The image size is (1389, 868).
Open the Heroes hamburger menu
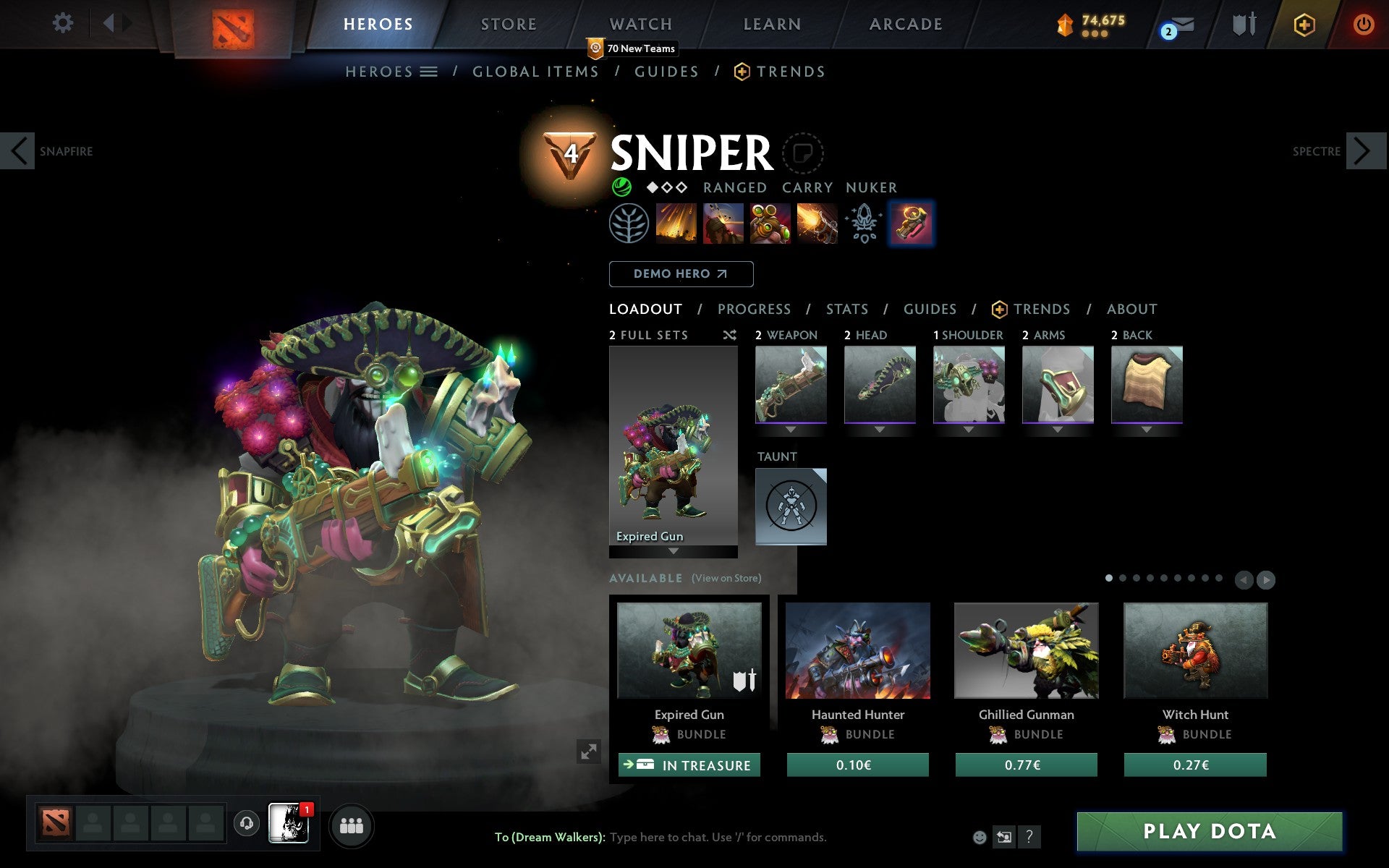(x=429, y=71)
